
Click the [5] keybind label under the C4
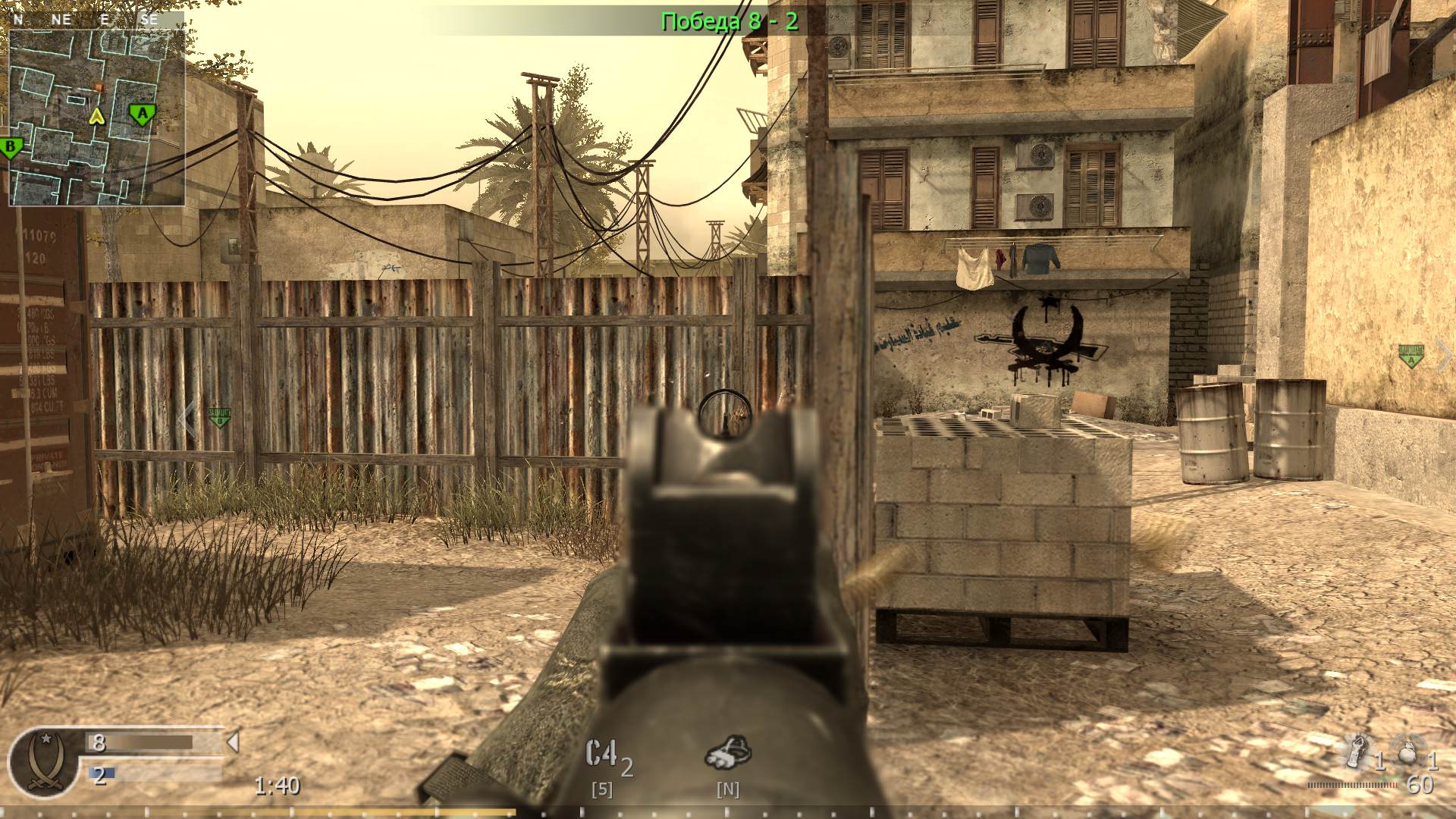[x=603, y=789]
